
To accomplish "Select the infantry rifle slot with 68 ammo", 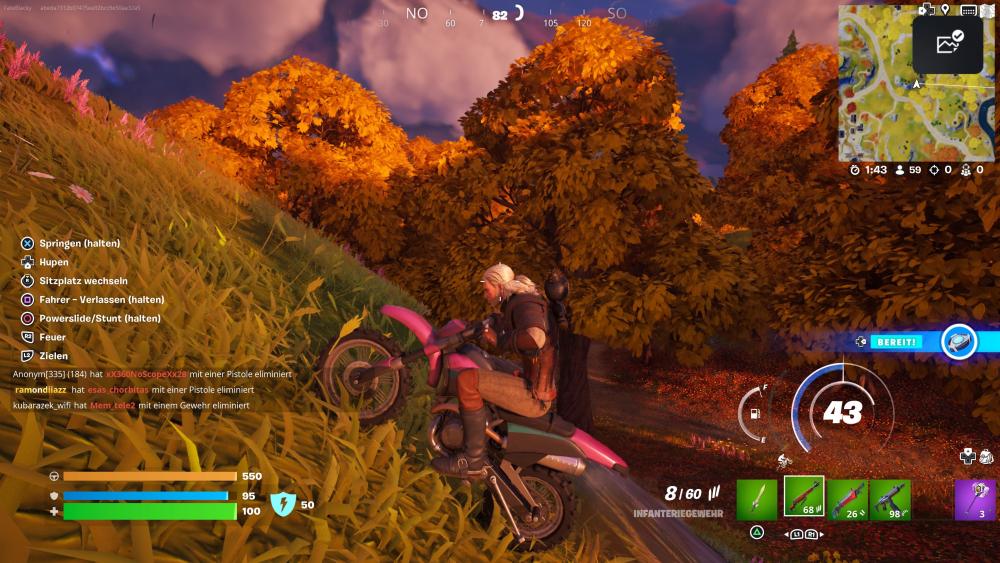I will (x=804, y=497).
